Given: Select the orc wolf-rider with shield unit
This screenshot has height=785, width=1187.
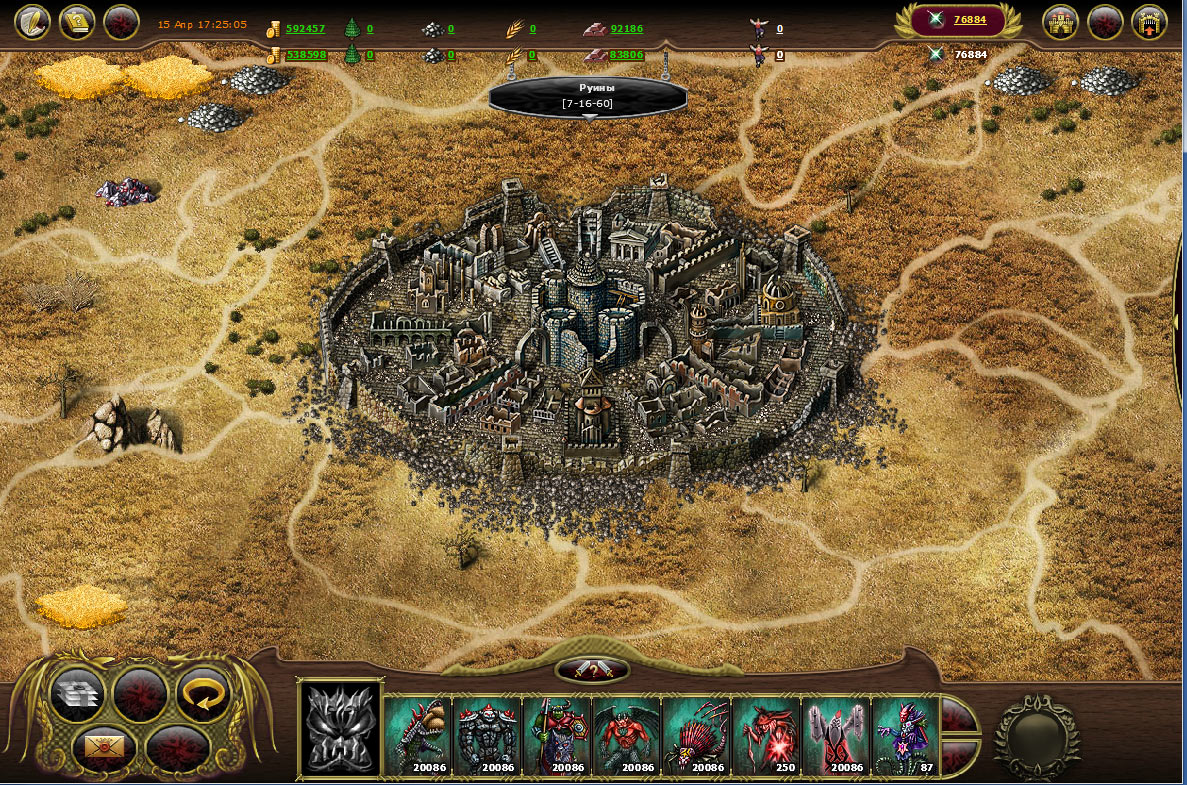Looking at the screenshot, I should pyautogui.click(x=558, y=737).
